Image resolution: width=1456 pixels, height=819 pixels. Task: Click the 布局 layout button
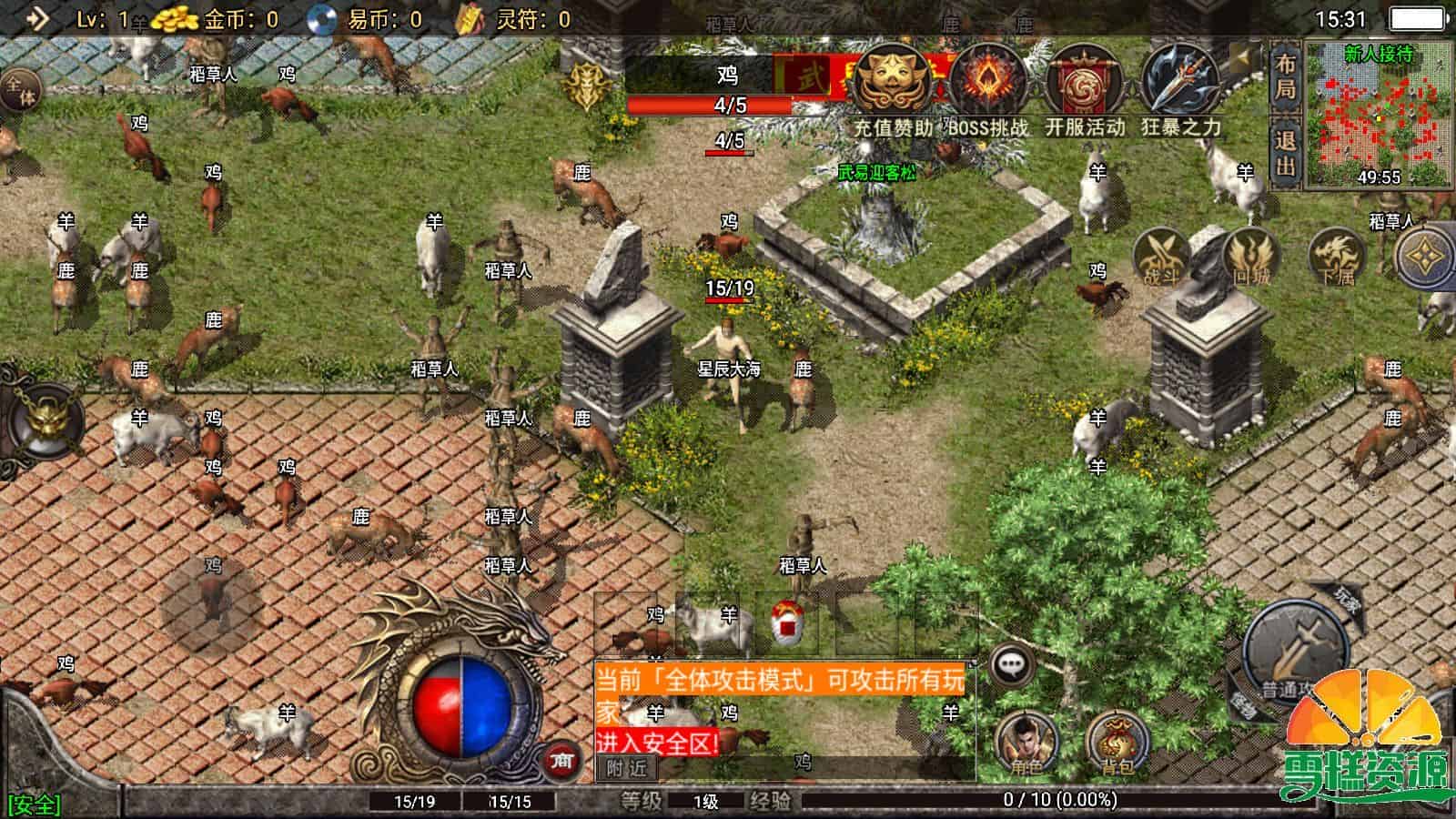1285,76
